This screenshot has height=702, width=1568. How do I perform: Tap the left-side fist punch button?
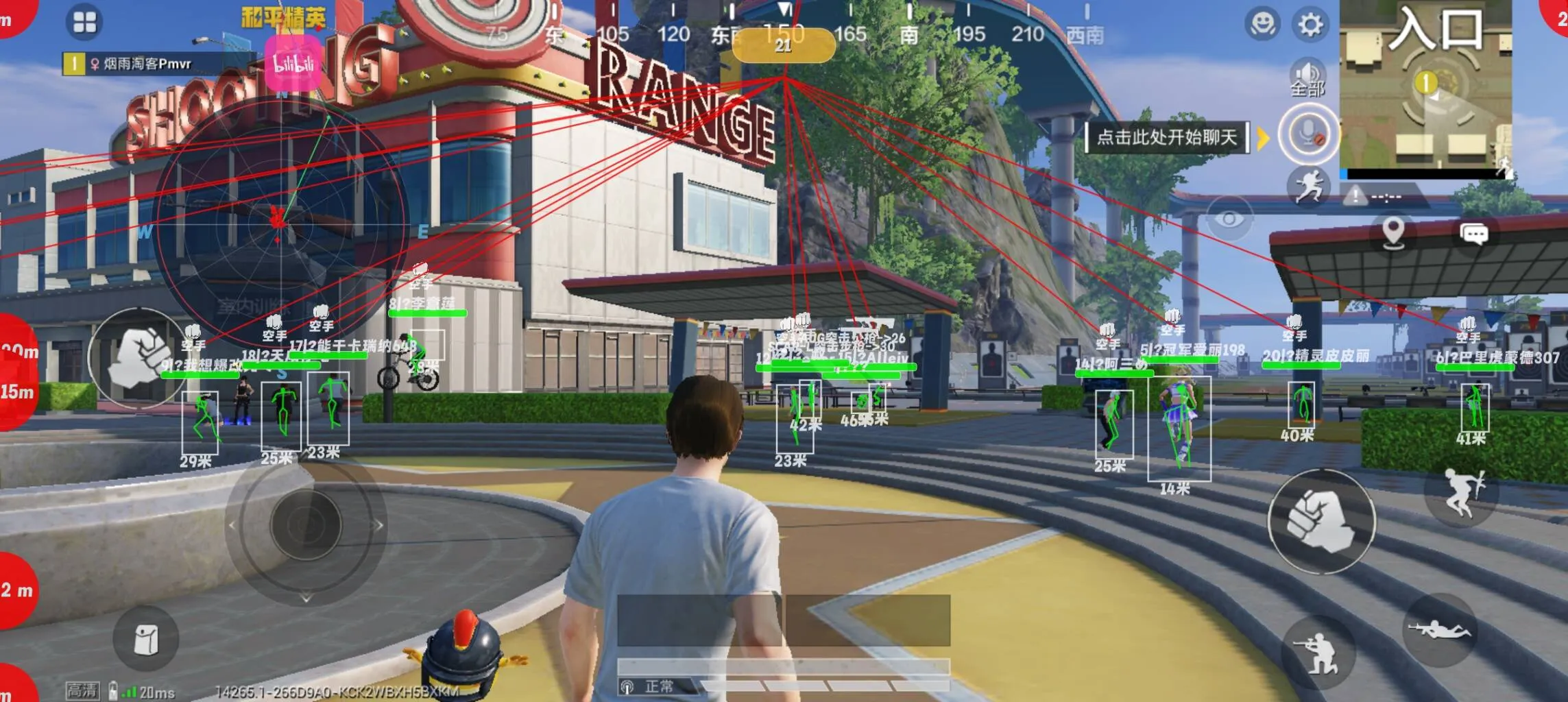coord(139,357)
